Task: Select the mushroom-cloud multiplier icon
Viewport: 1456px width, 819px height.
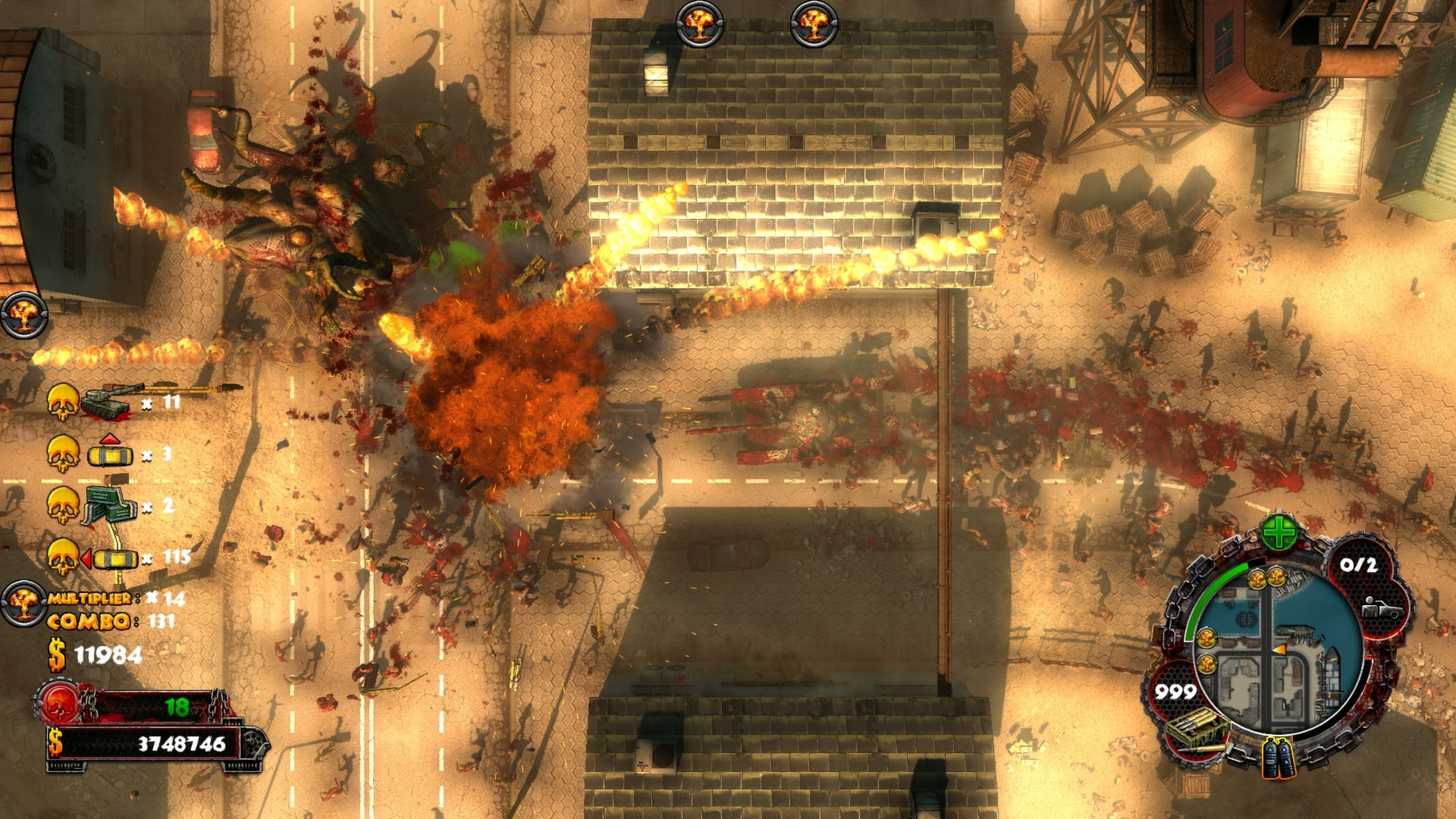Action: click(x=24, y=602)
